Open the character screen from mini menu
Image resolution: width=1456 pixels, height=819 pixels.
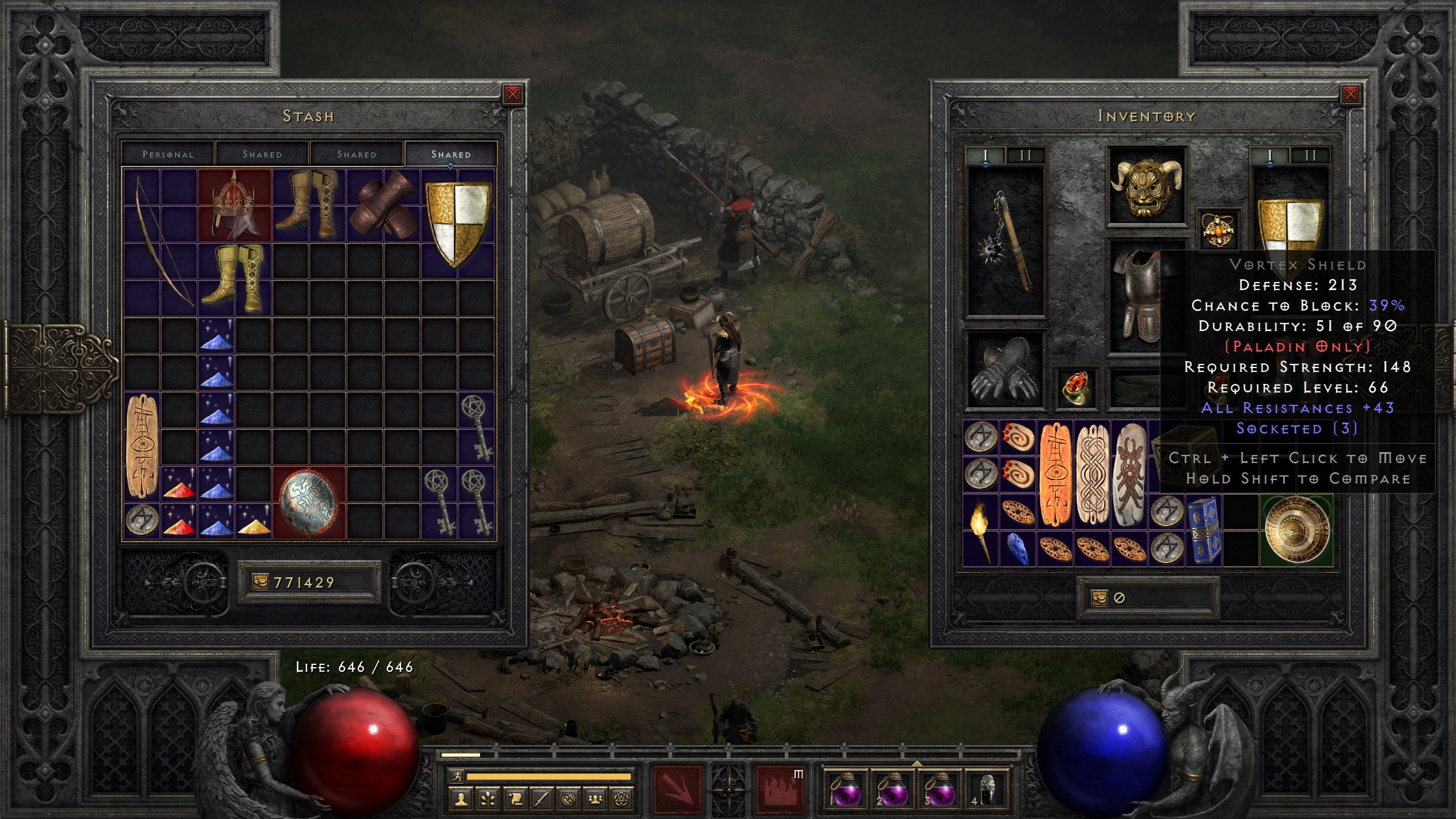click(x=461, y=799)
